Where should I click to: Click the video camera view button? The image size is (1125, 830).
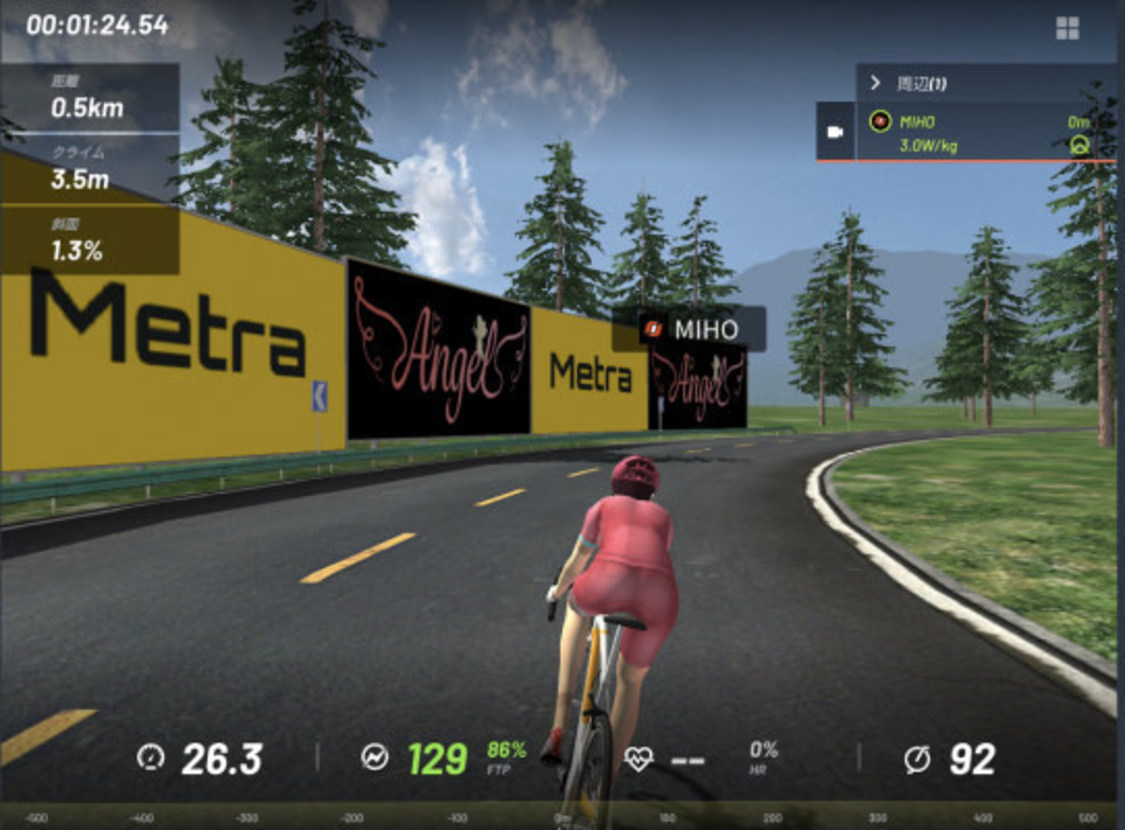pos(835,132)
